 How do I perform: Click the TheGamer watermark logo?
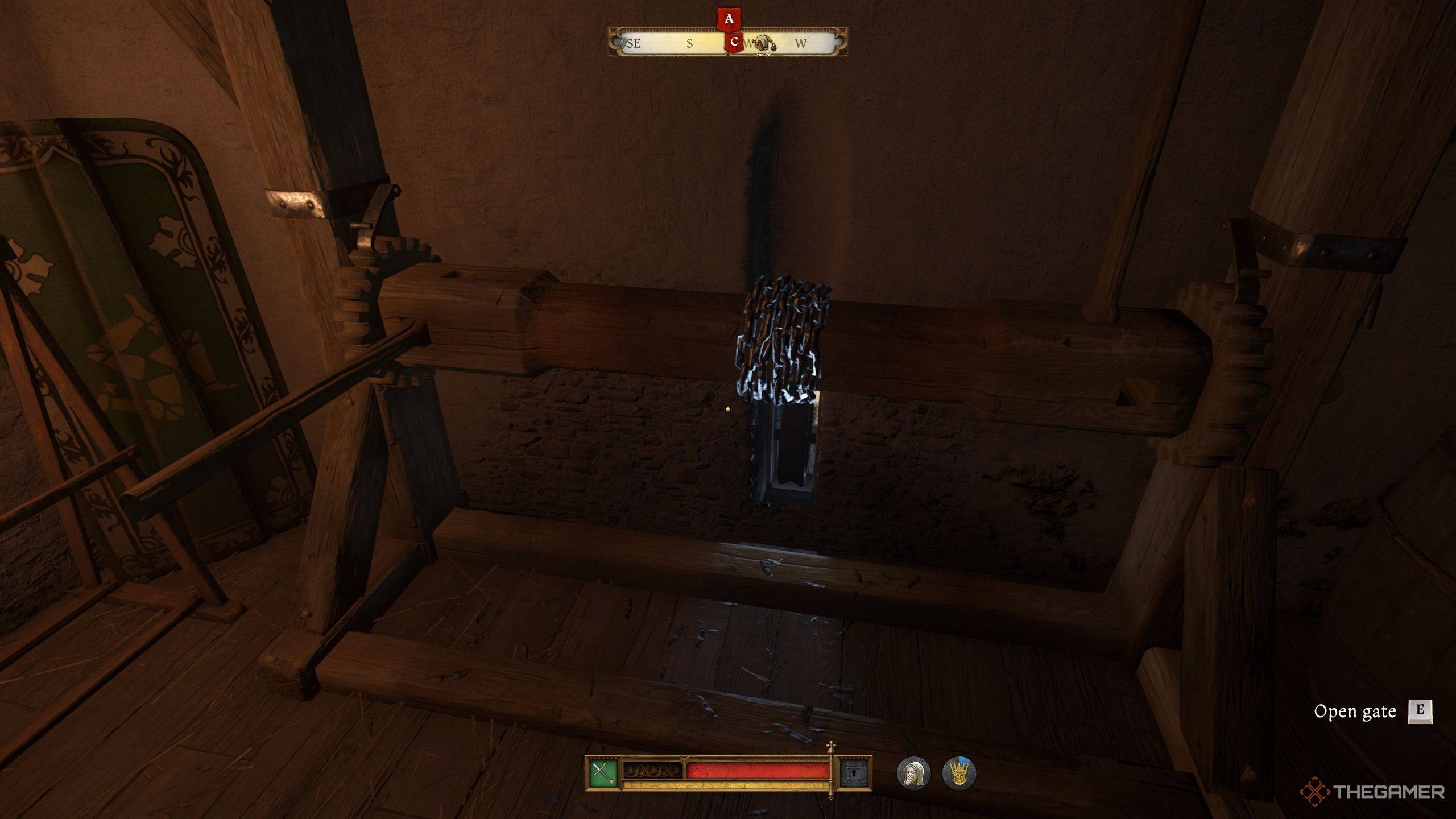click(x=1372, y=791)
